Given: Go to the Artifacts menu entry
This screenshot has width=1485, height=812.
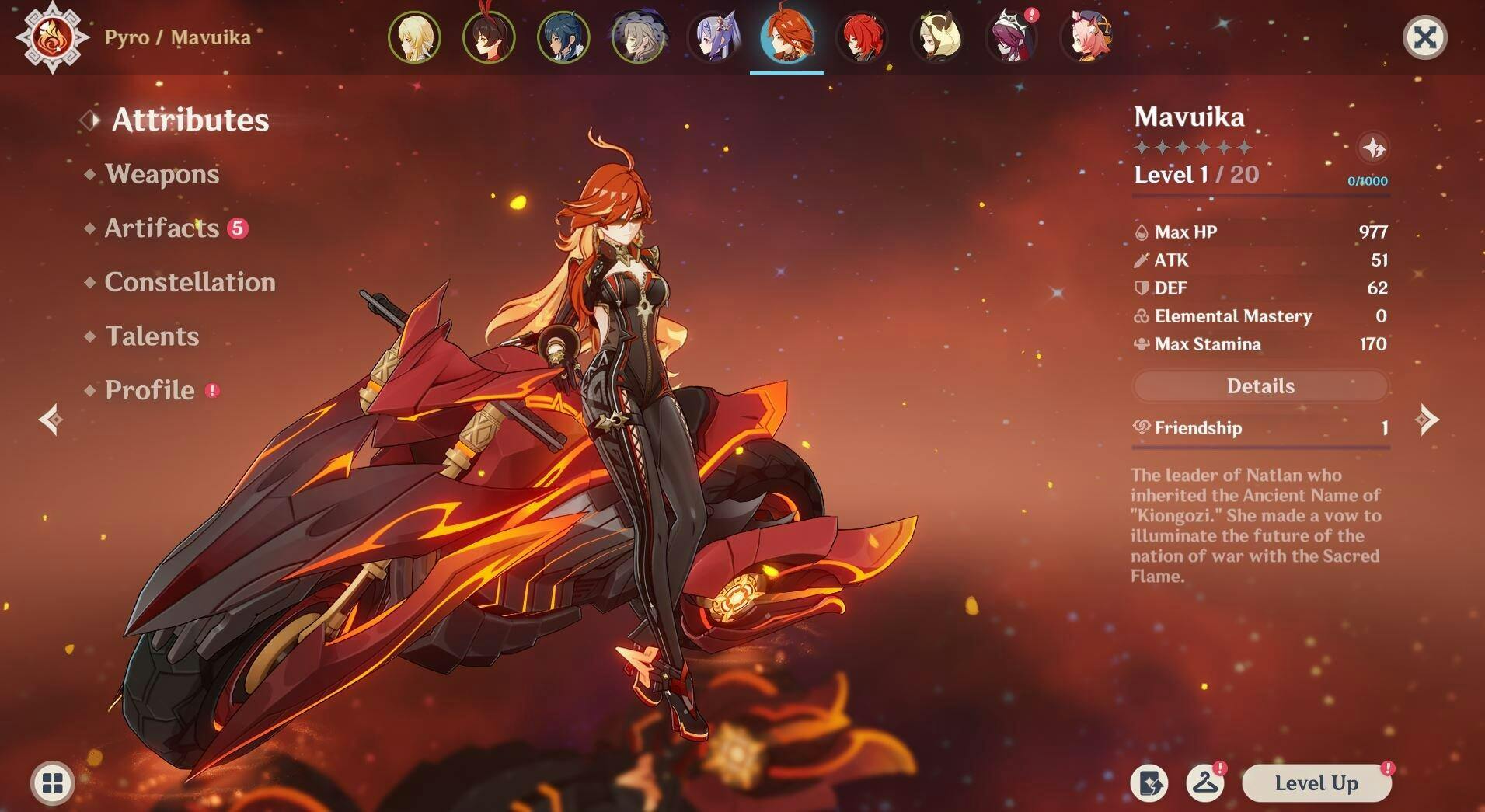Looking at the screenshot, I should 162,228.
